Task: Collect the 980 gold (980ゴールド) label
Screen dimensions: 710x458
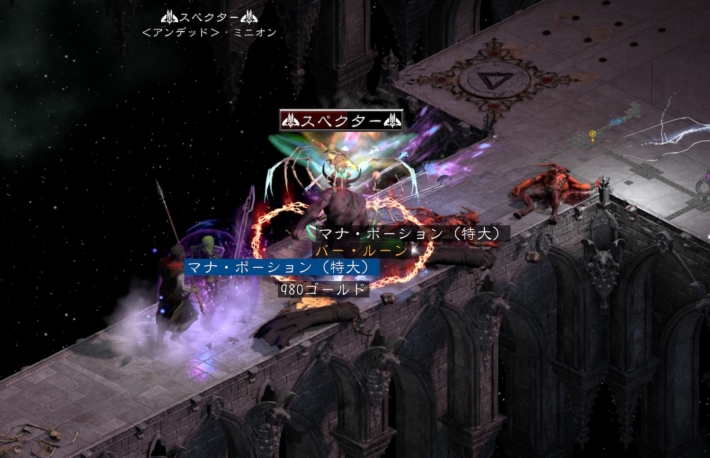Action: point(323,289)
